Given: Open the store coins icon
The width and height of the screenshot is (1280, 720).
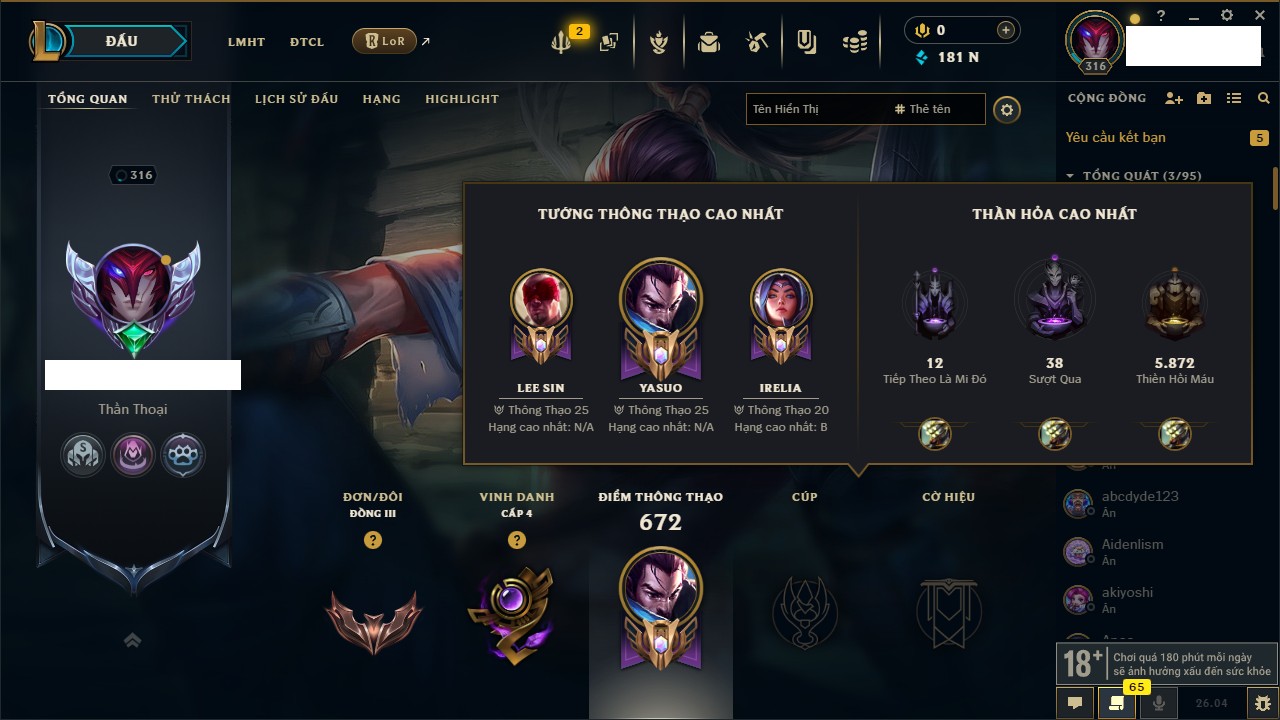Looking at the screenshot, I should [x=854, y=42].
